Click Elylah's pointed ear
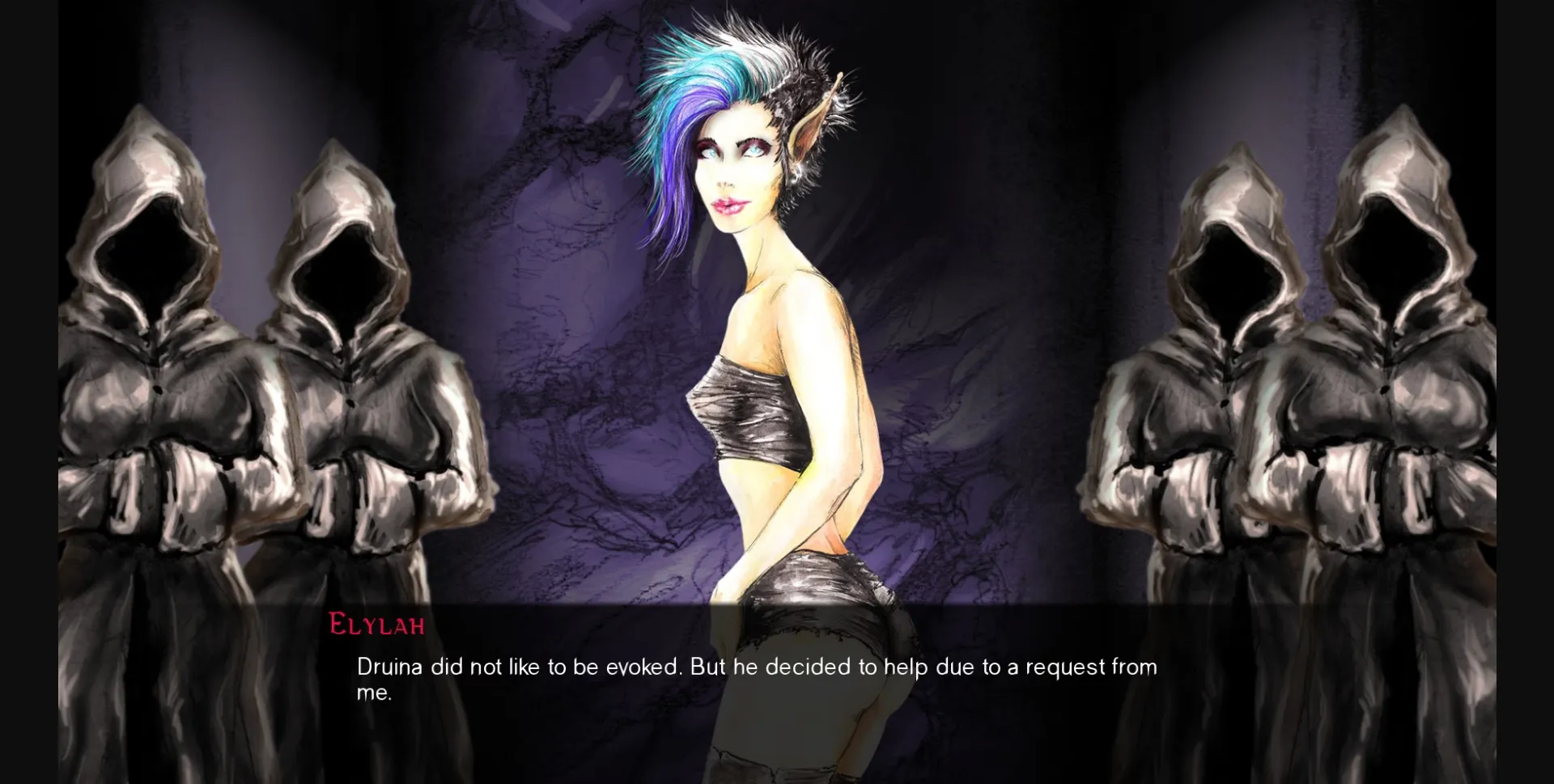 point(805,125)
